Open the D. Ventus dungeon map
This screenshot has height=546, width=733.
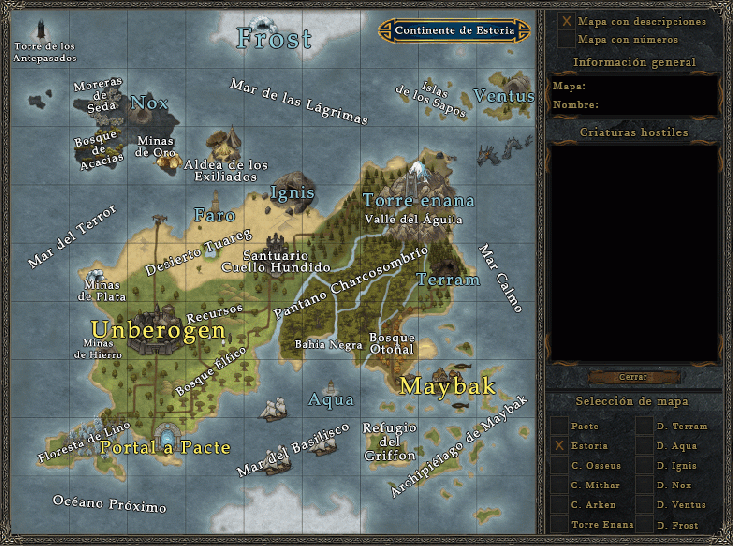click(x=645, y=505)
